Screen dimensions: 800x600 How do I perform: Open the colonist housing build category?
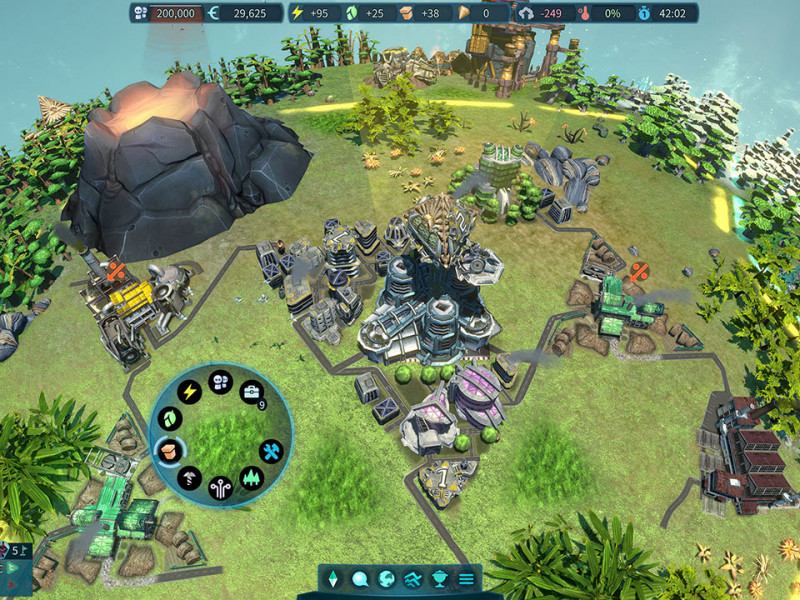click(x=221, y=382)
